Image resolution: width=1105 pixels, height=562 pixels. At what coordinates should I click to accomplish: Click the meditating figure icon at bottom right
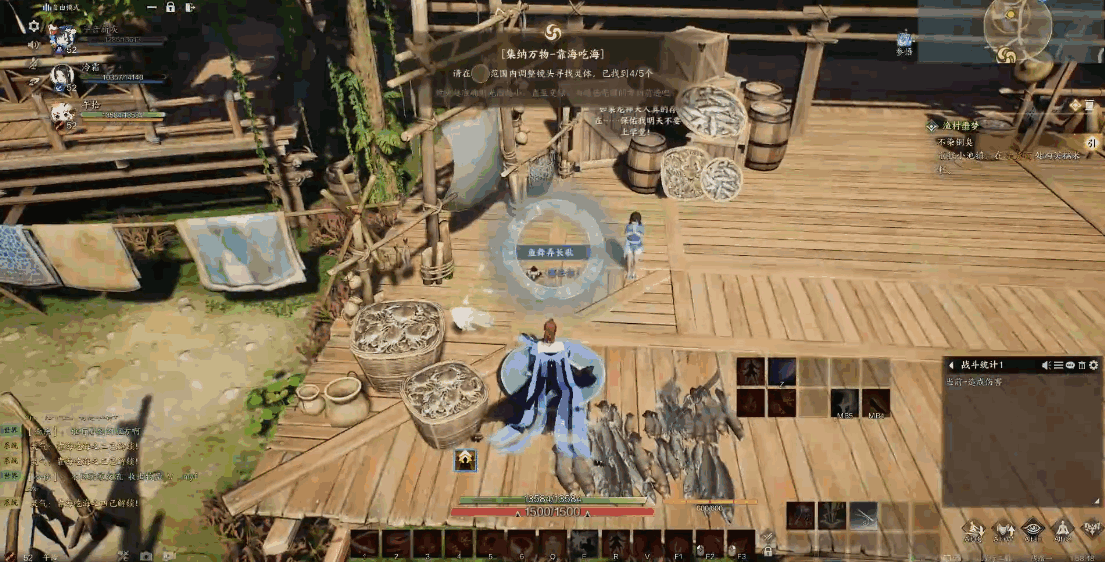[1062, 530]
